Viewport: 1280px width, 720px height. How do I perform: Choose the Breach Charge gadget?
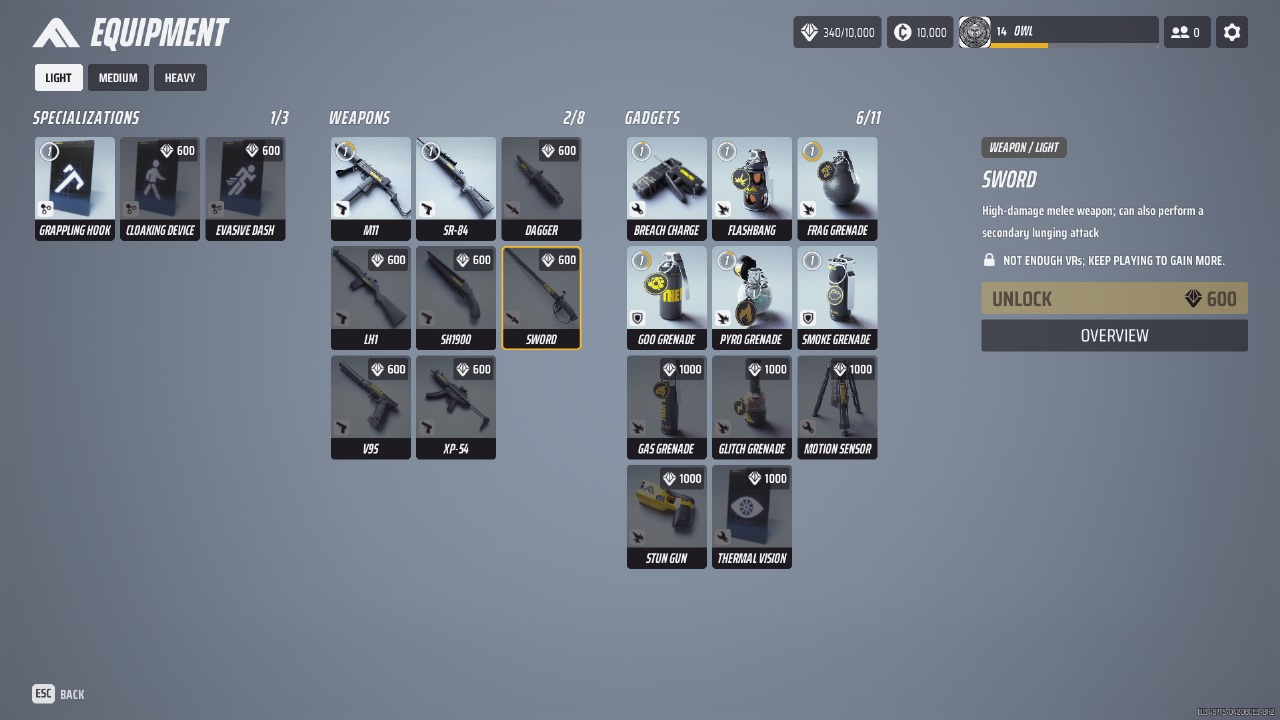[x=667, y=189]
